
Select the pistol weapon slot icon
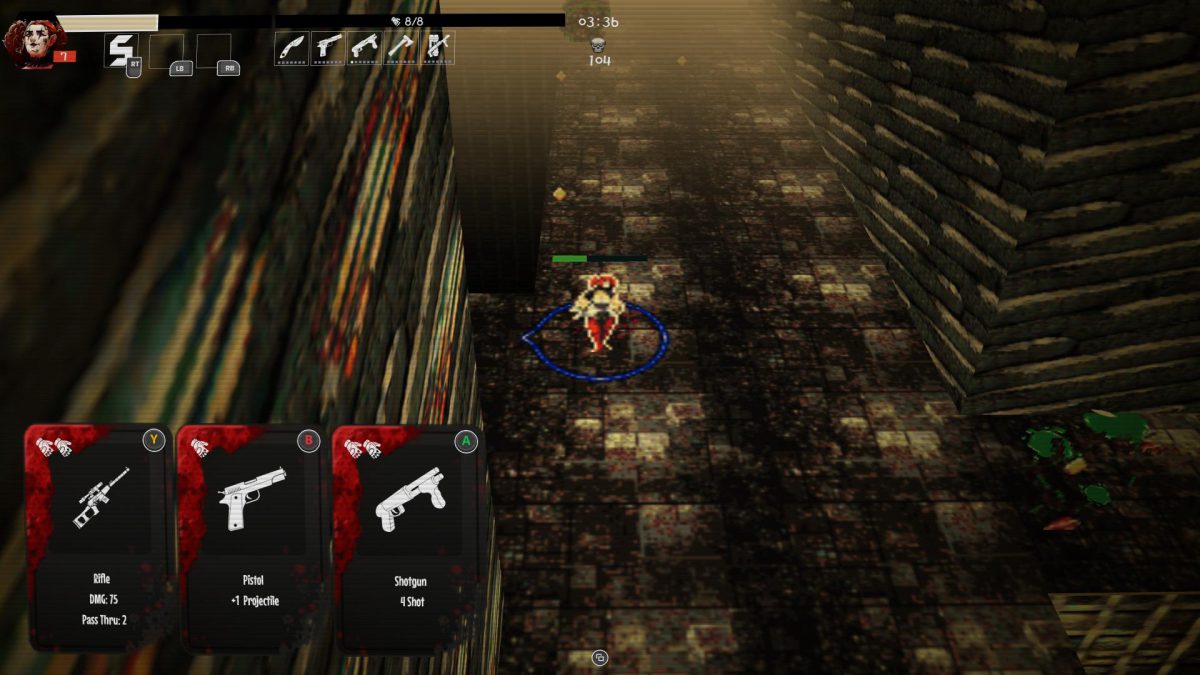[x=327, y=47]
